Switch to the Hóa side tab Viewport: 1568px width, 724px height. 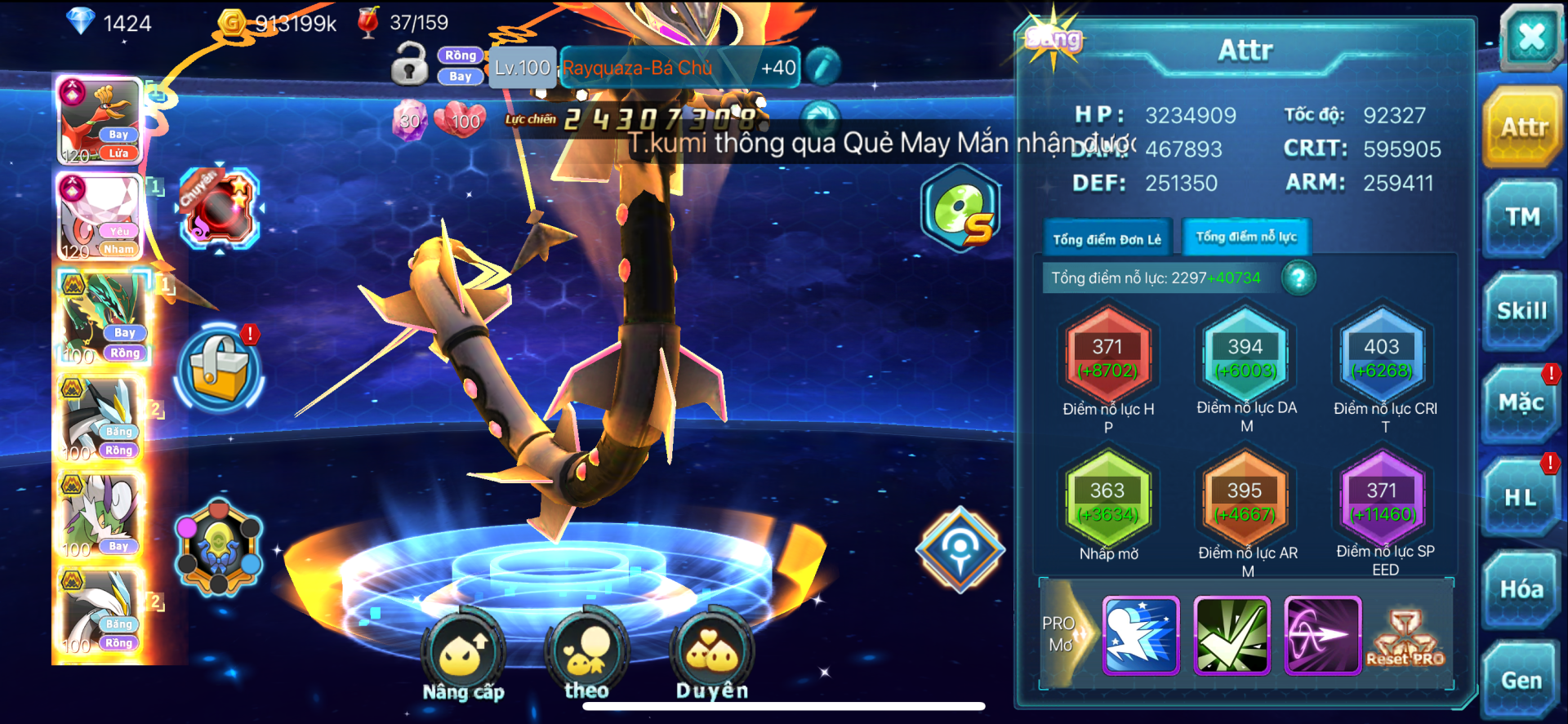(x=1521, y=589)
